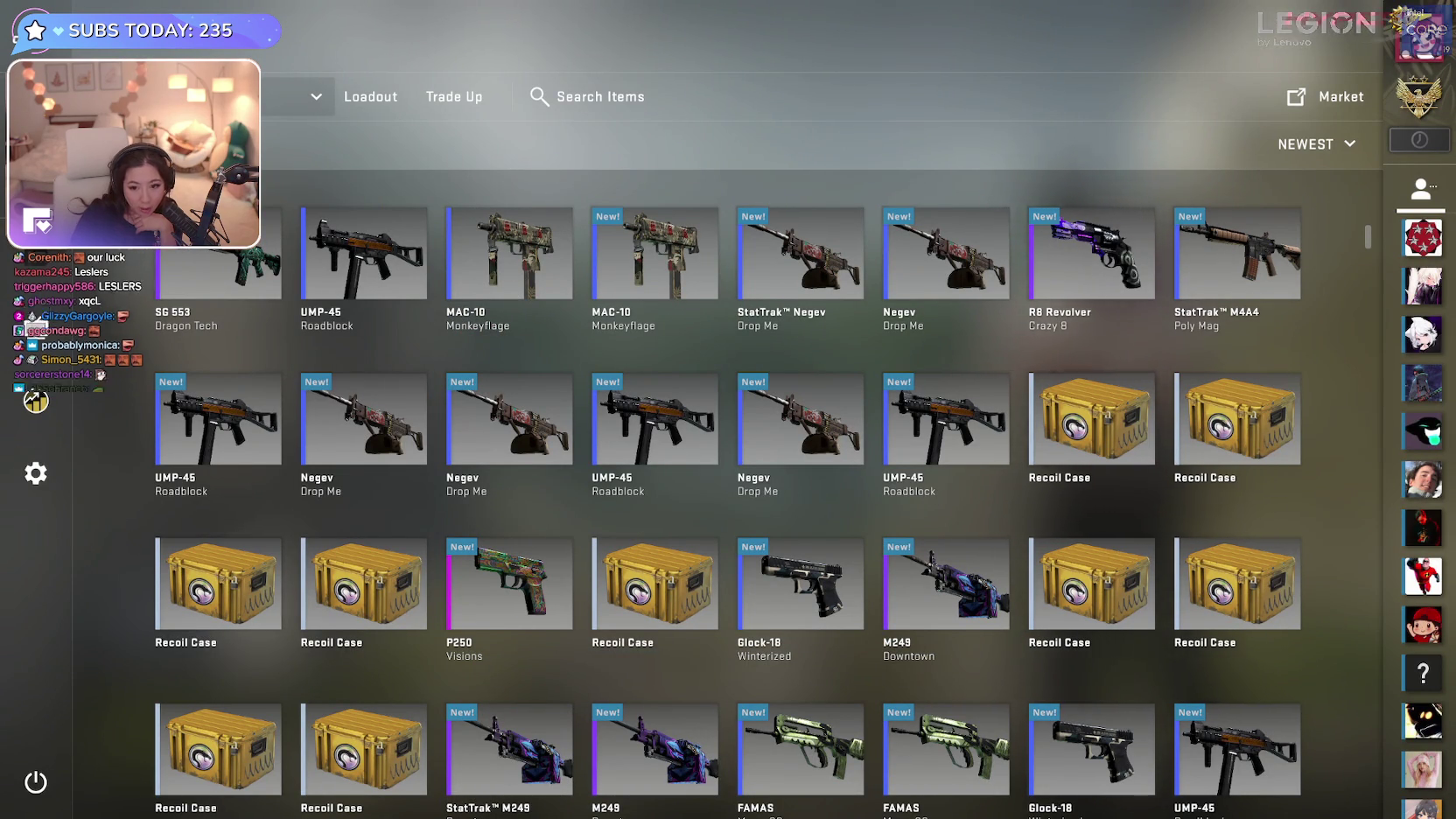
Task: Open the Market link
Action: [1326, 97]
